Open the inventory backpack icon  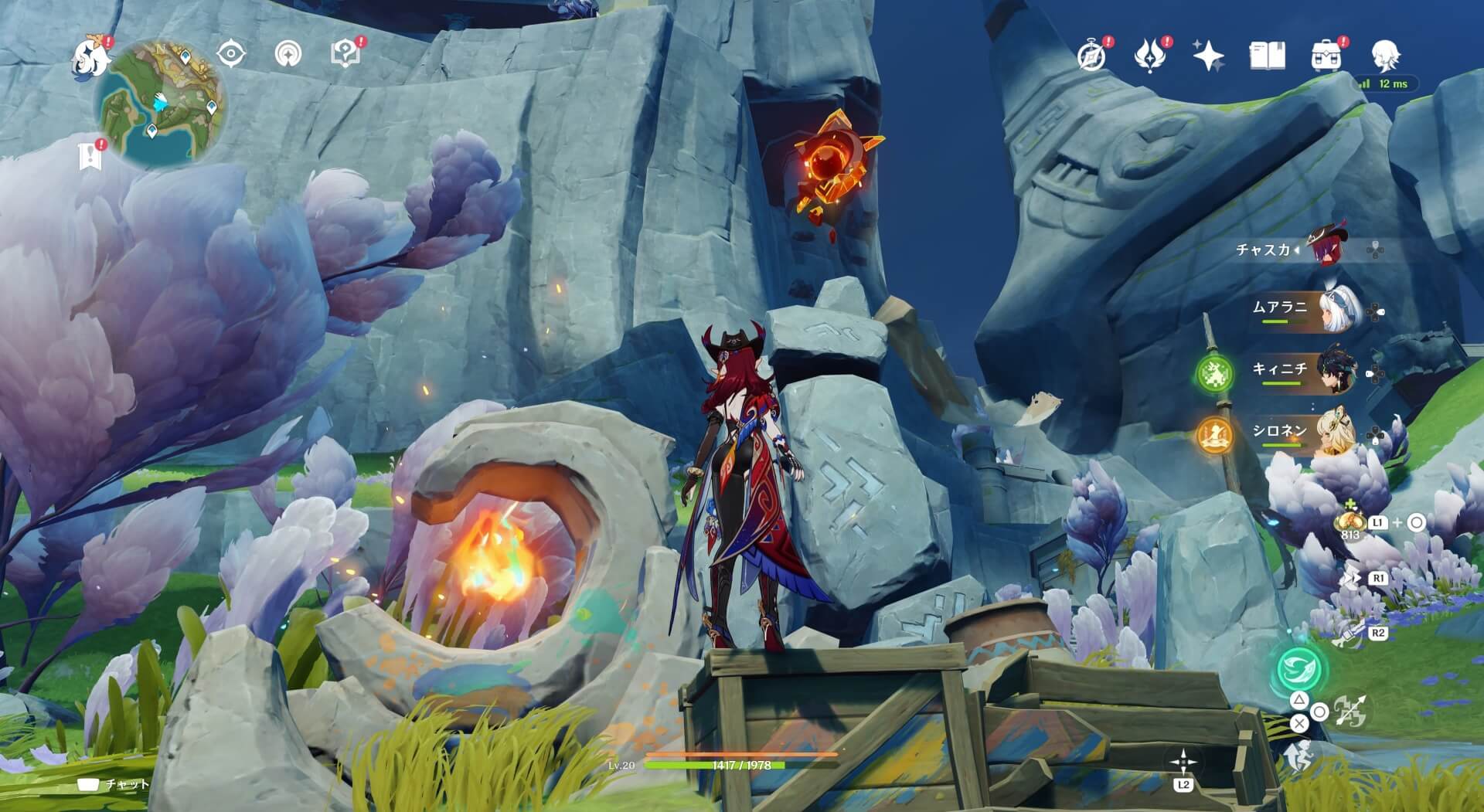(x=1326, y=56)
